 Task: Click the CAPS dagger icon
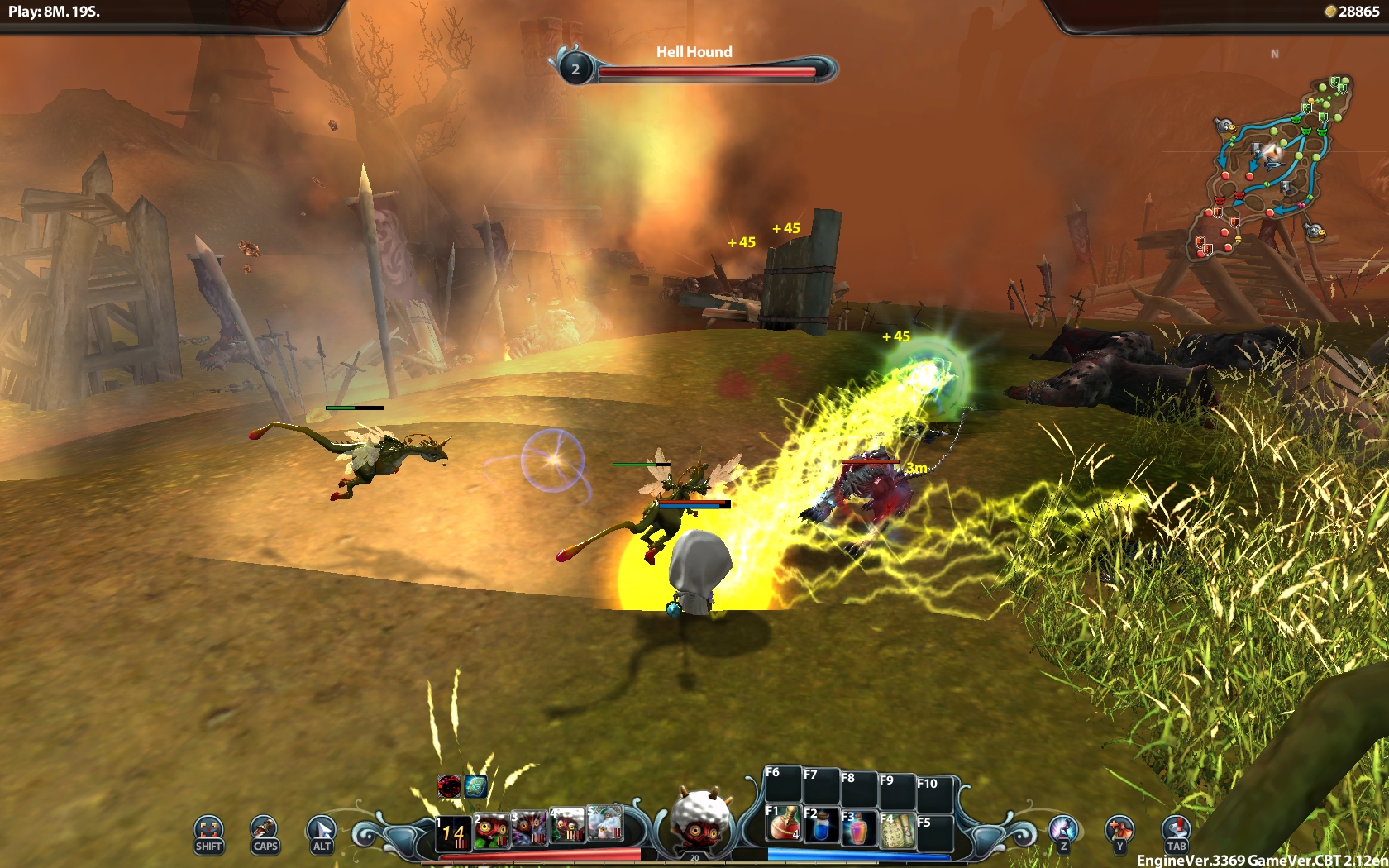coord(265,832)
